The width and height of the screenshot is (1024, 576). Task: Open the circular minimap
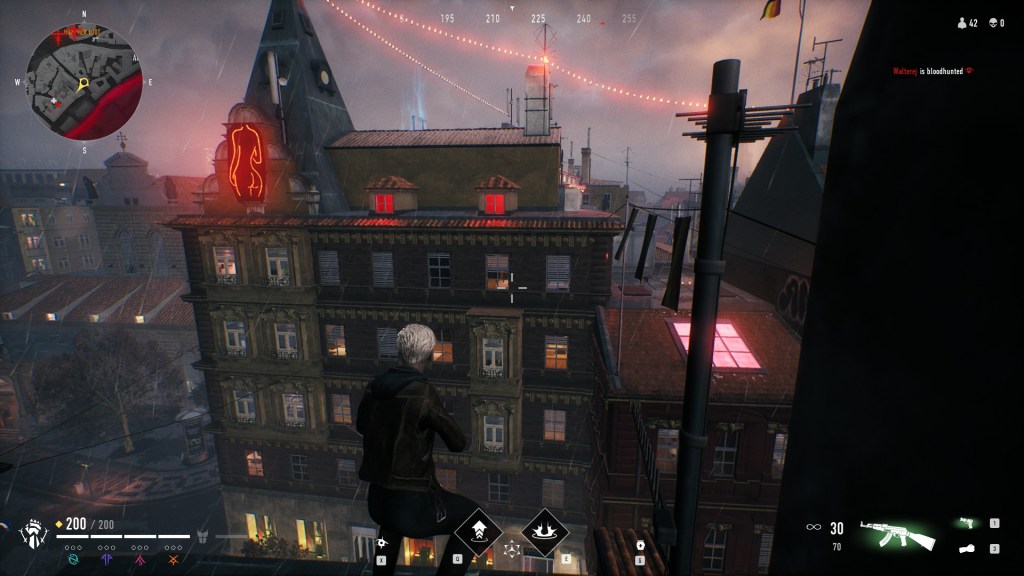(x=84, y=82)
